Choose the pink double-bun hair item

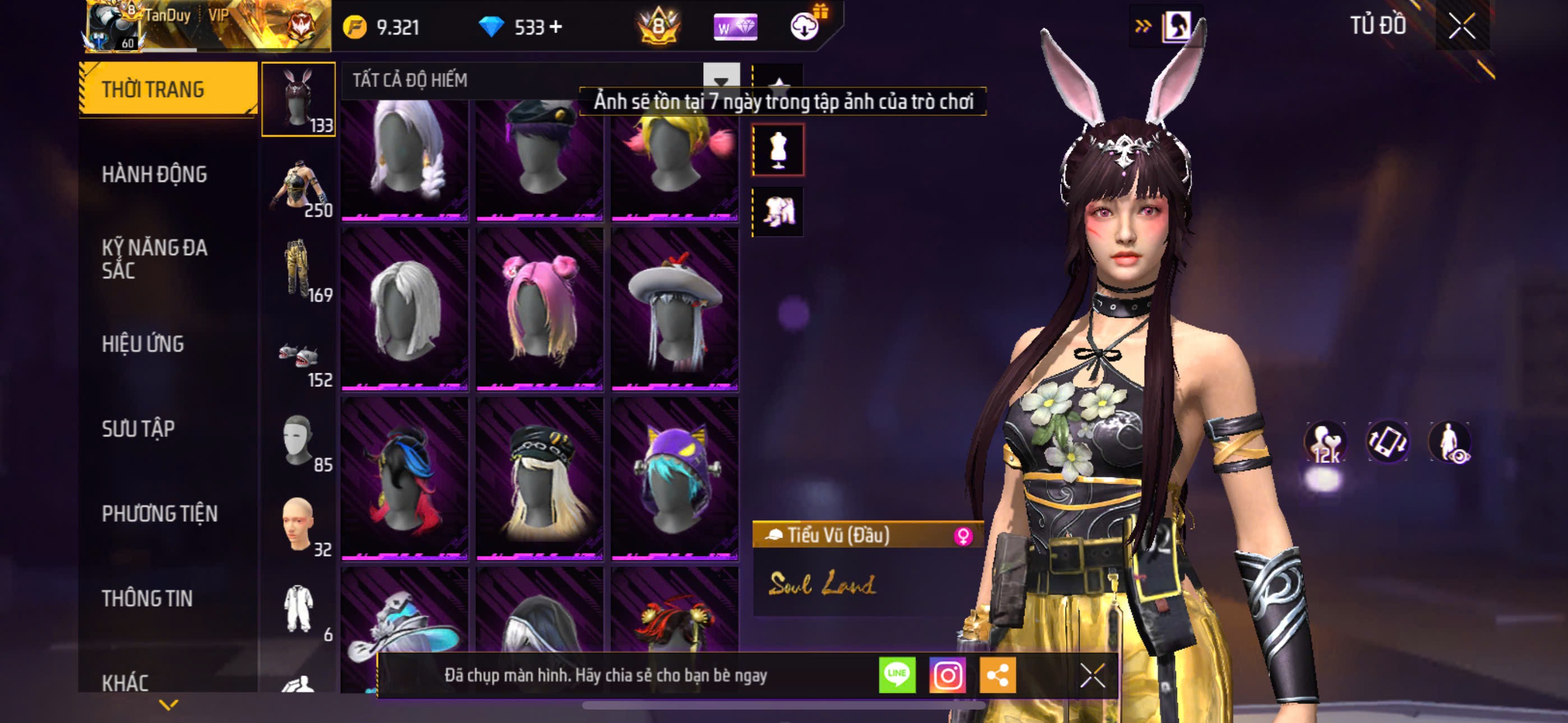[539, 308]
